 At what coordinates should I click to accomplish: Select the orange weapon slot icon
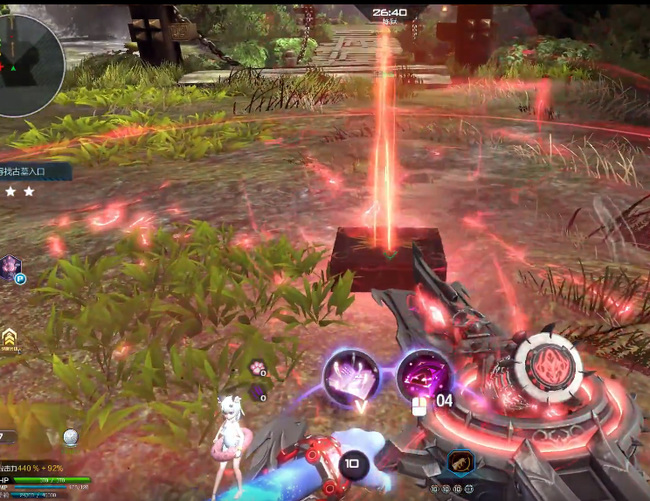pos(460,462)
